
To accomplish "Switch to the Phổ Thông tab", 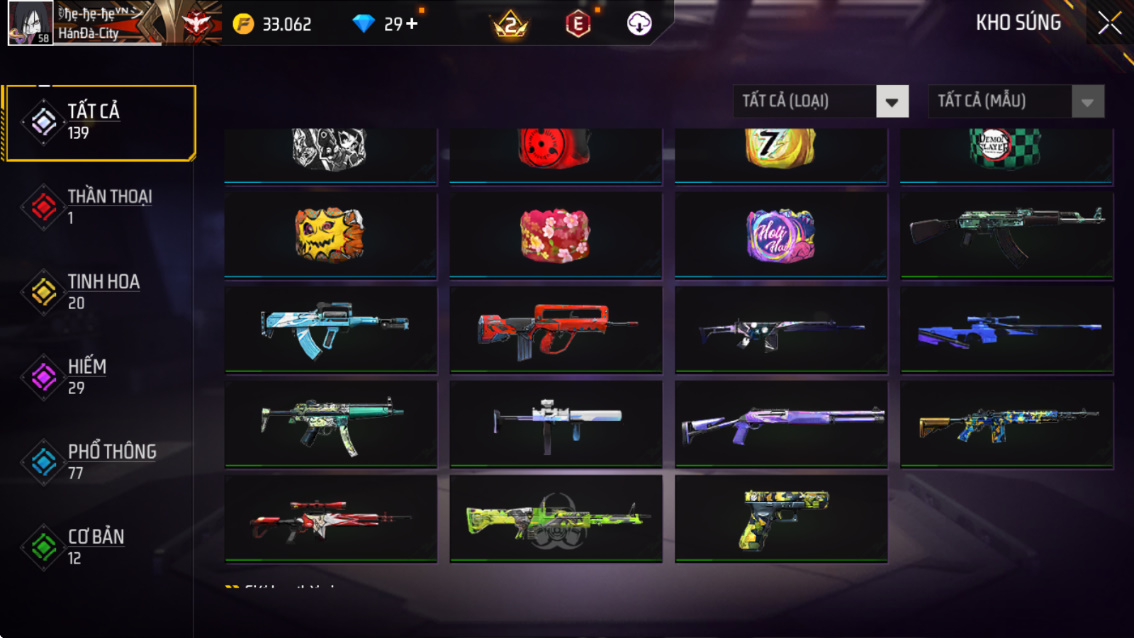I will [98, 462].
